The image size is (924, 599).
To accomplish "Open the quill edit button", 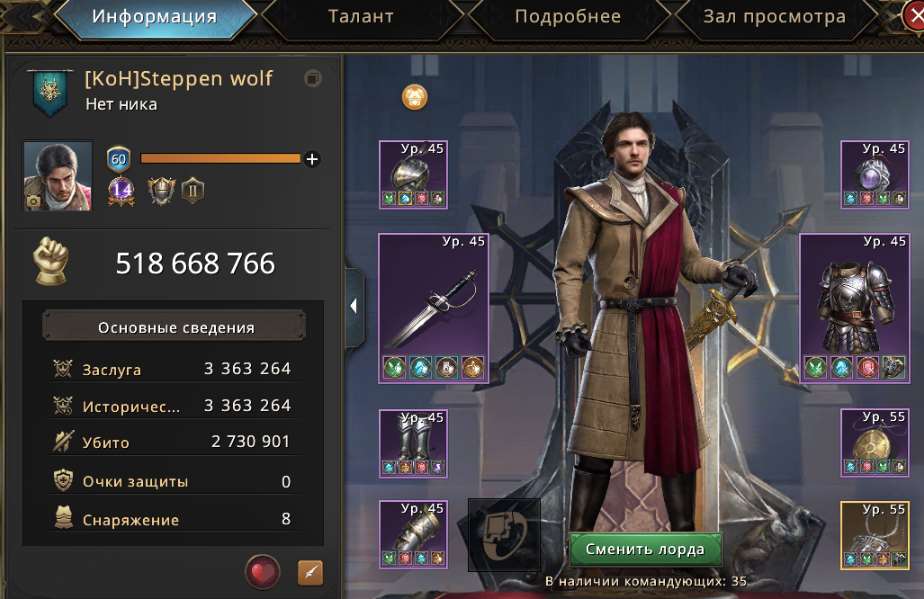I will (x=311, y=572).
